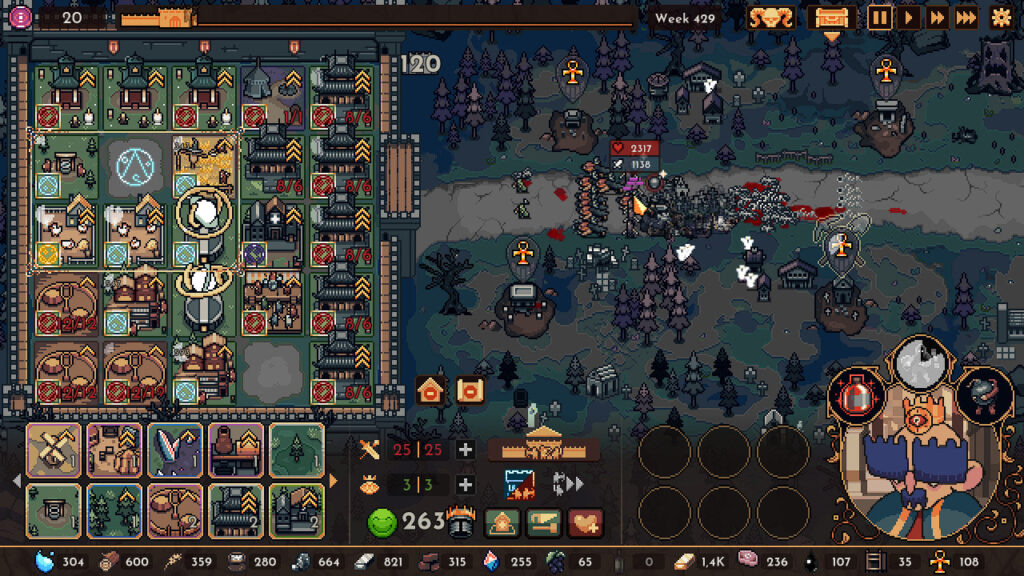1024x576 pixels.
Task: Choose the crystal shard building card
Action: point(175,450)
